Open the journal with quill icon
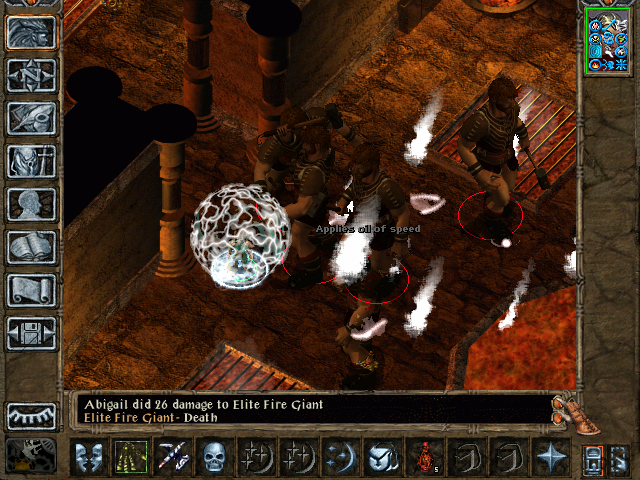 tap(31, 118)
